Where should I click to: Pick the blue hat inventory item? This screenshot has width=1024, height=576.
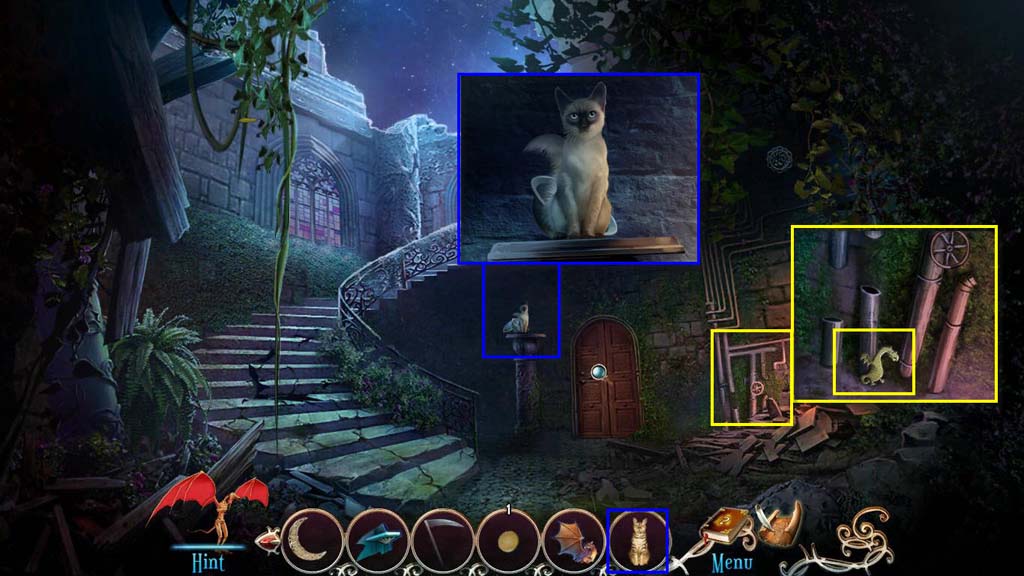pos(375,541)
